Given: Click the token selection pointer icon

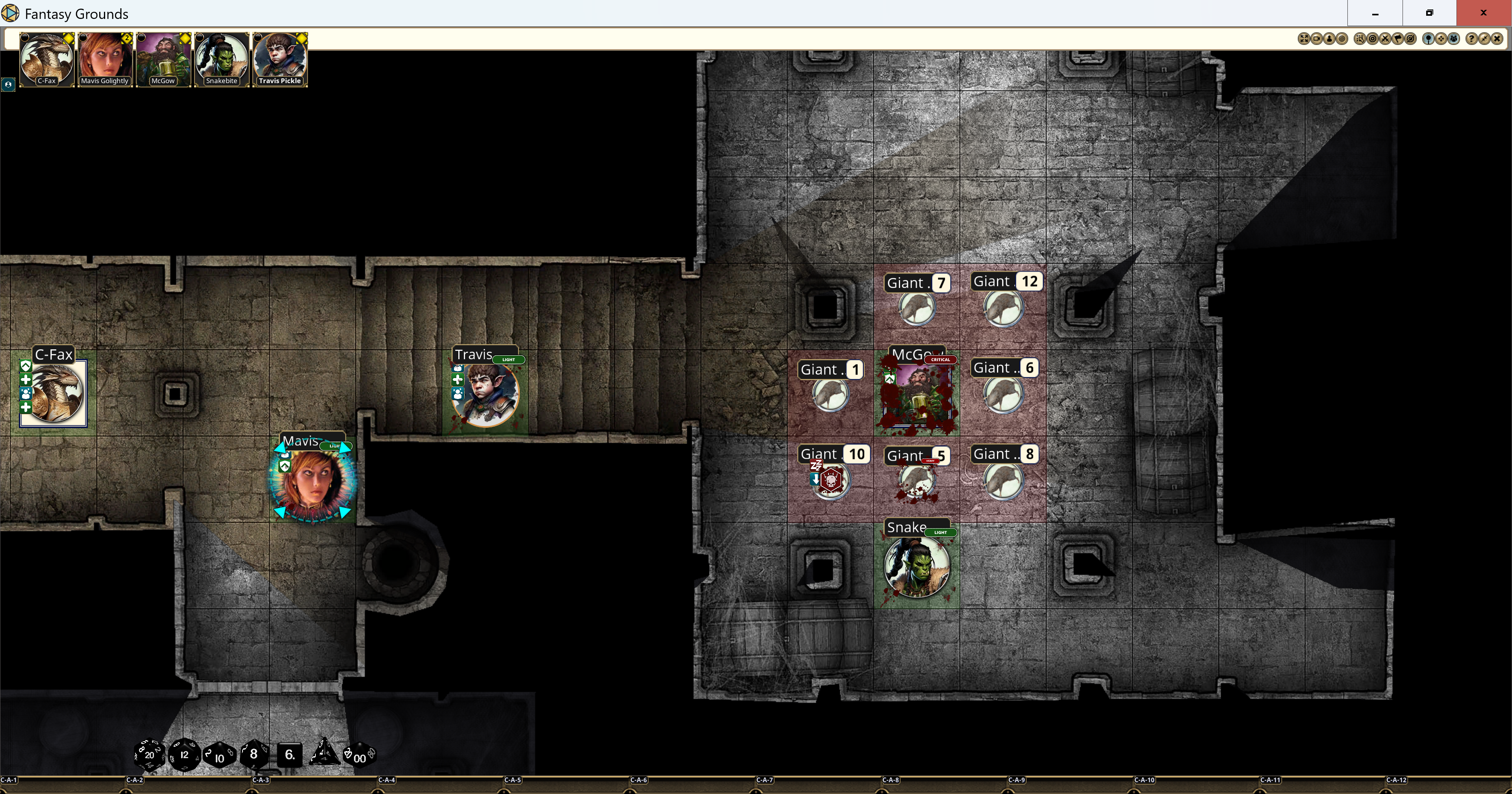Looking at the screenshot, I should click(x=1360, y=39).
